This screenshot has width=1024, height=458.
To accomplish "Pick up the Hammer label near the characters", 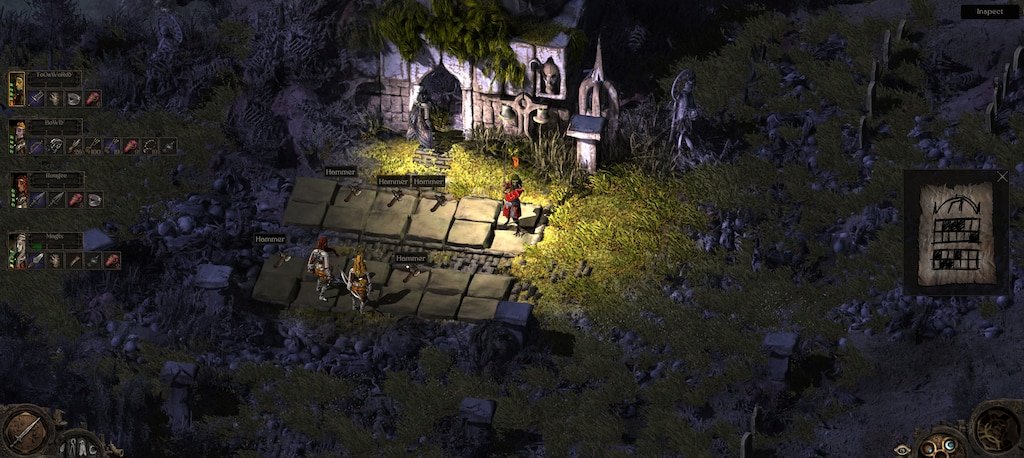I will (x=410, y=258).
